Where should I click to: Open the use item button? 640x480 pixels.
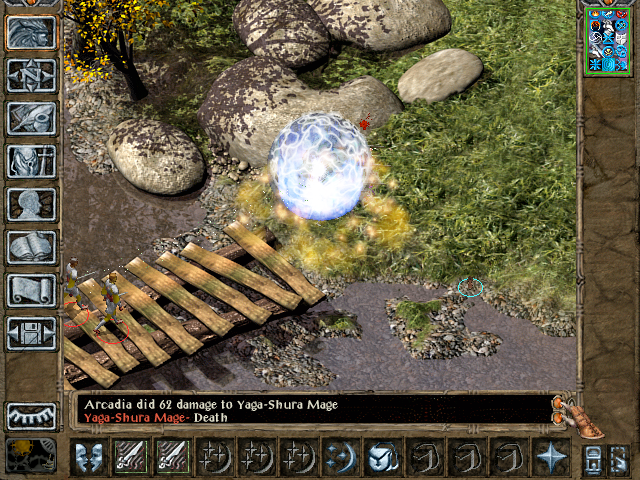[x=383, y=456]
